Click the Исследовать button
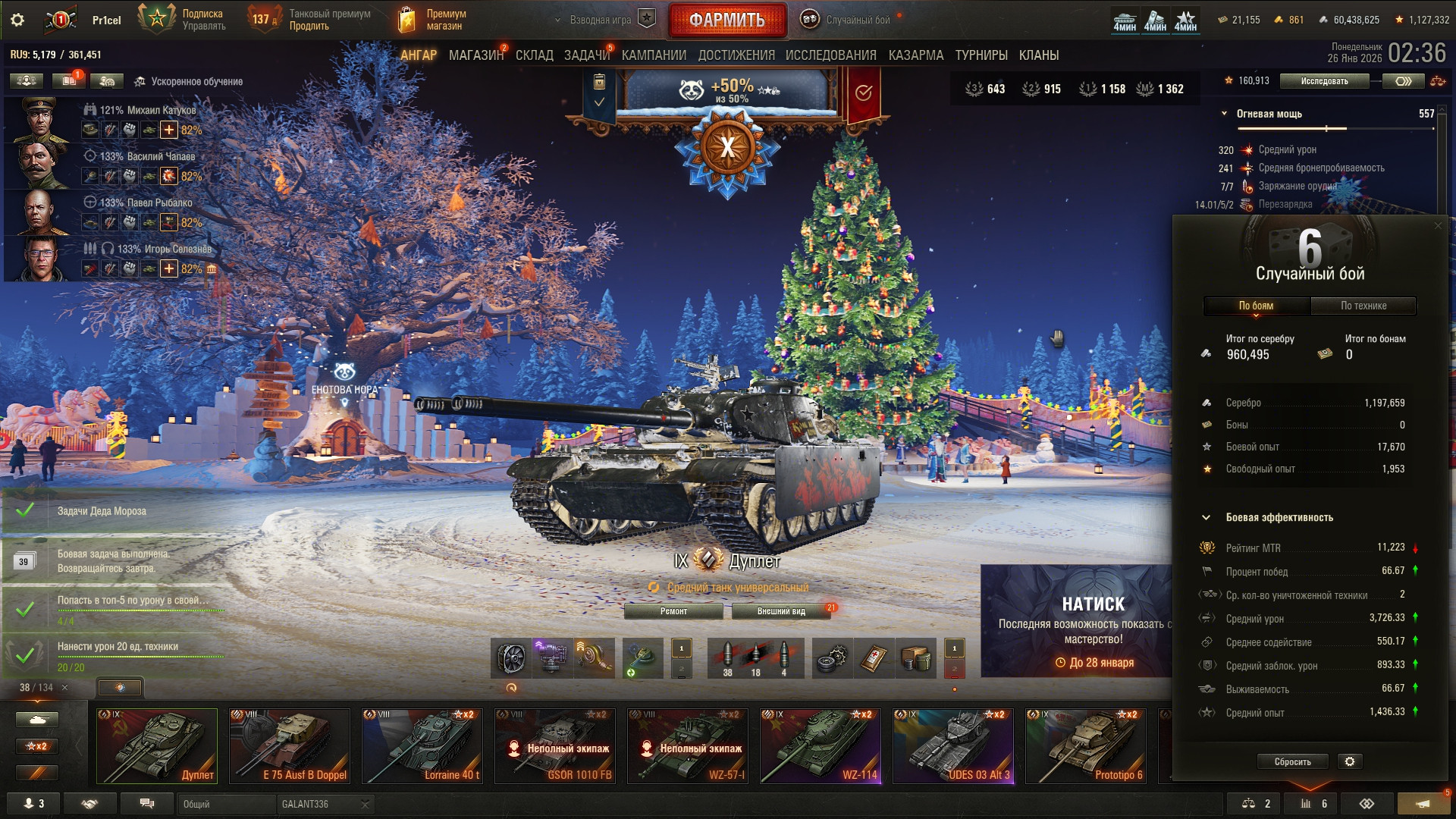The height and width of the screenshot is (819, 1456). click(x=1324, y=81)
